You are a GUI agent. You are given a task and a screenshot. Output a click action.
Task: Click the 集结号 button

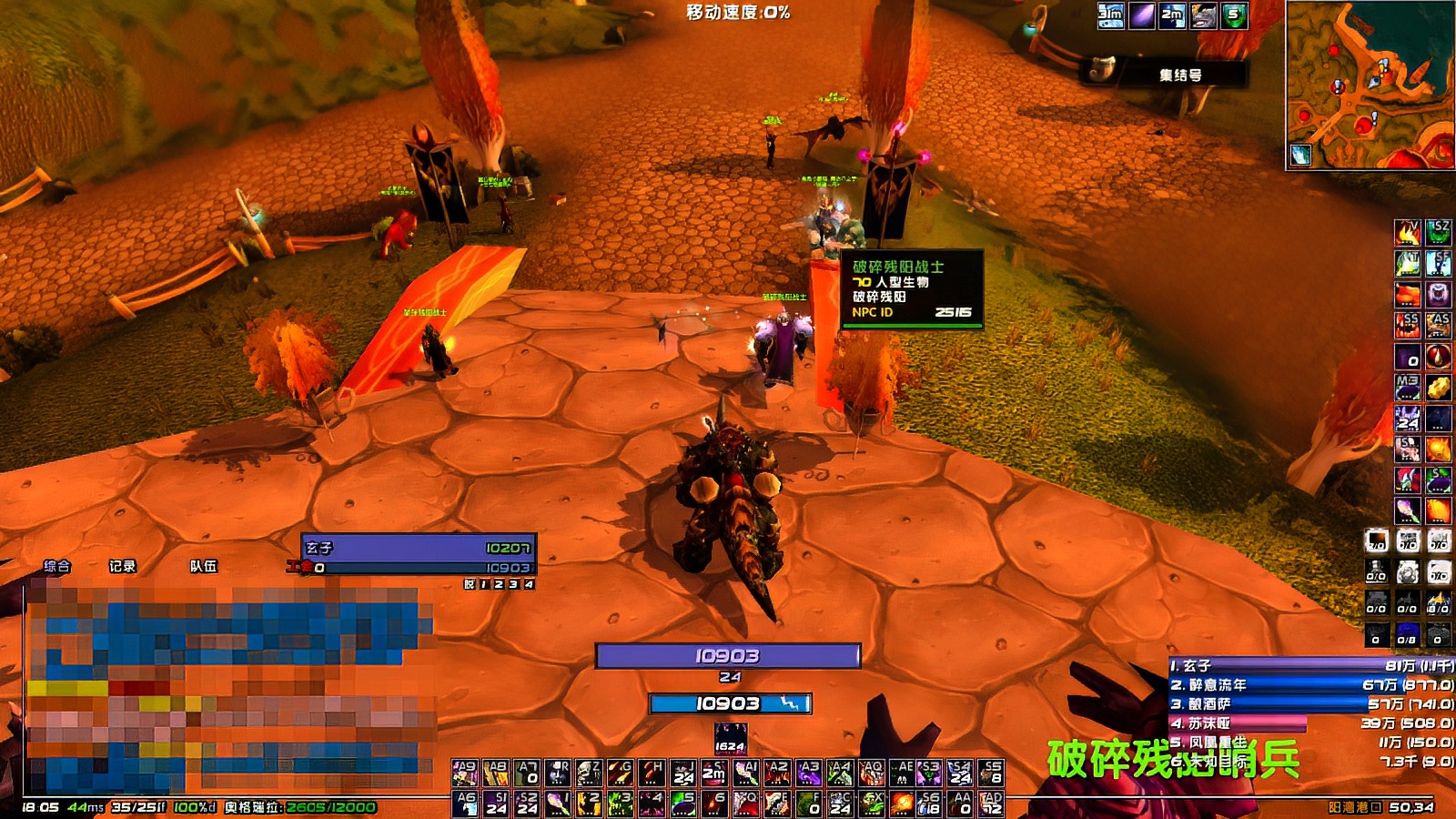click(1180, 76)
